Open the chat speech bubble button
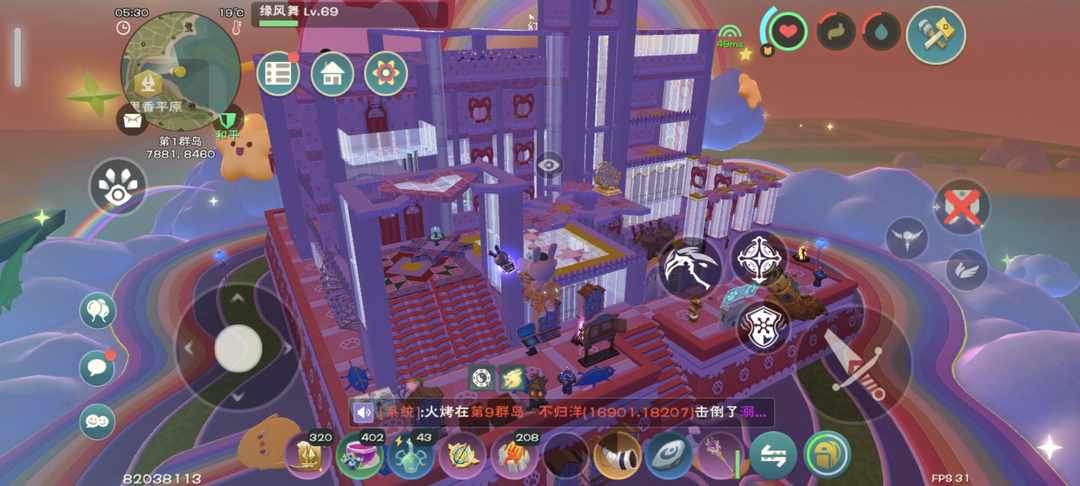The image size is (1080, 486). [97, 367]
